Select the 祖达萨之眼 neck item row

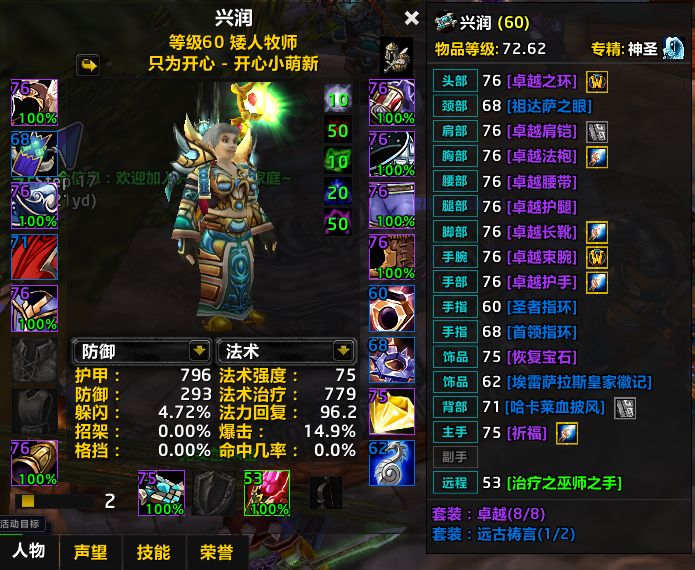coord(544,106)
